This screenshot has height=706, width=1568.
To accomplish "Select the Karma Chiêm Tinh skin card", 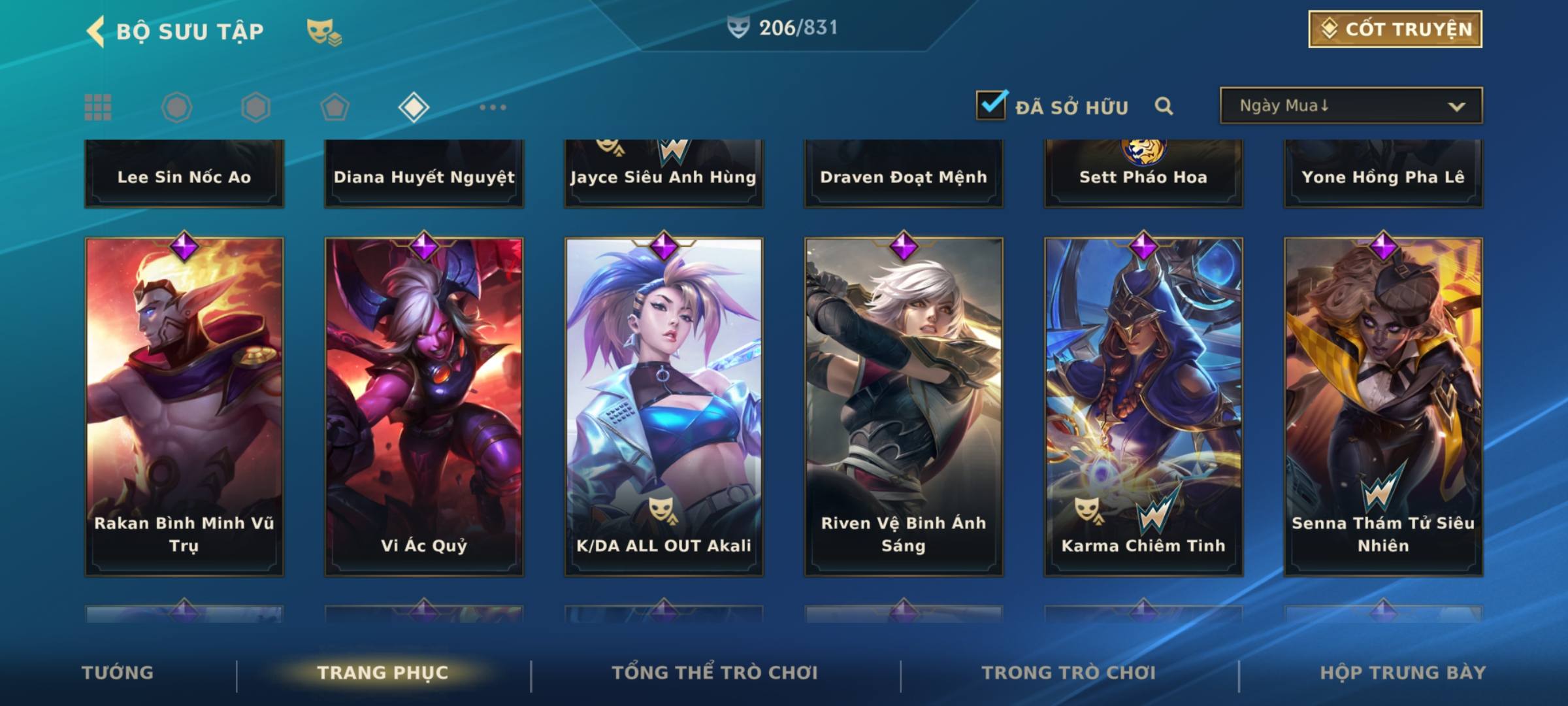I will (1143, 405).
